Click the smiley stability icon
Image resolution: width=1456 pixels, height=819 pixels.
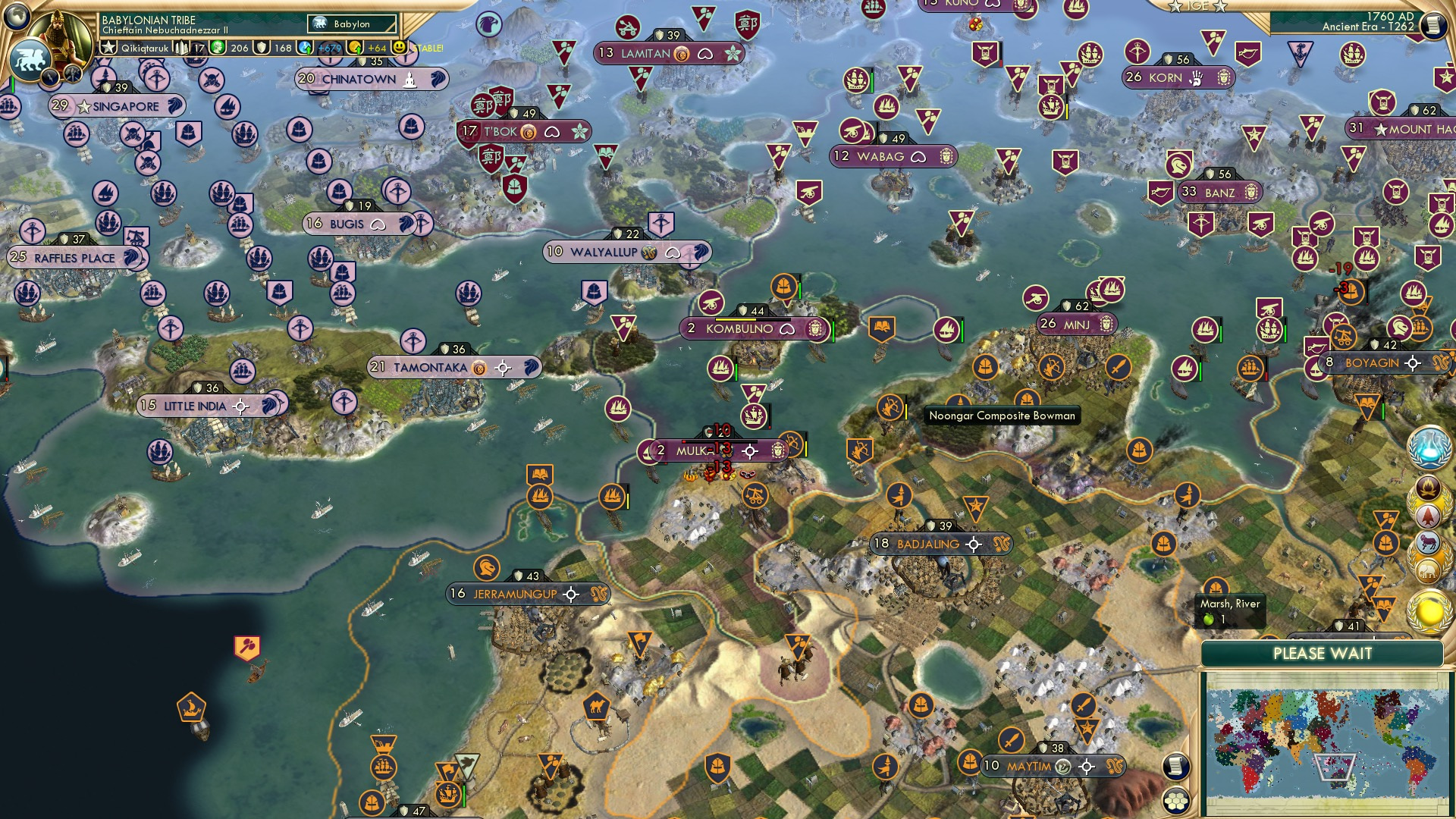pyautogui.click(x=400, y=47)
